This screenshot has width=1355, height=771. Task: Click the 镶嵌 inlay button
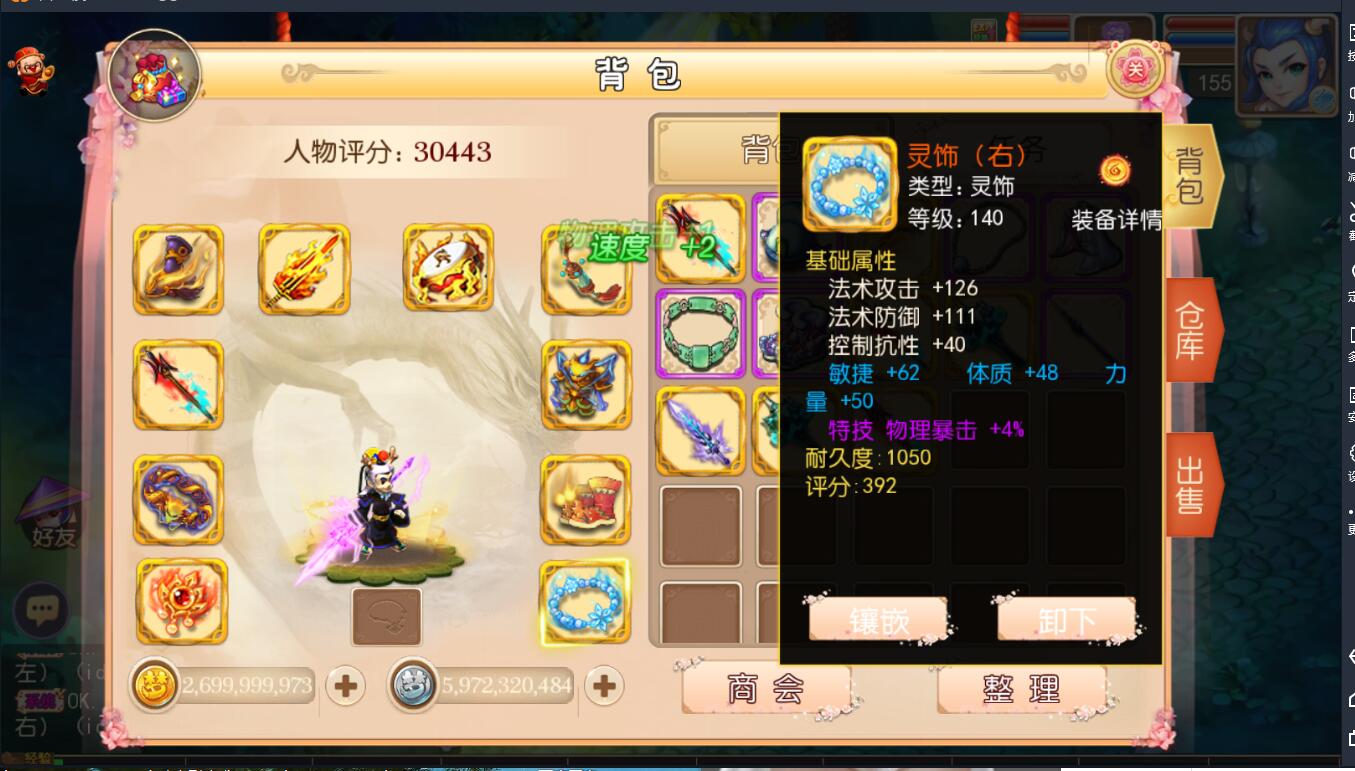[879, 619]
